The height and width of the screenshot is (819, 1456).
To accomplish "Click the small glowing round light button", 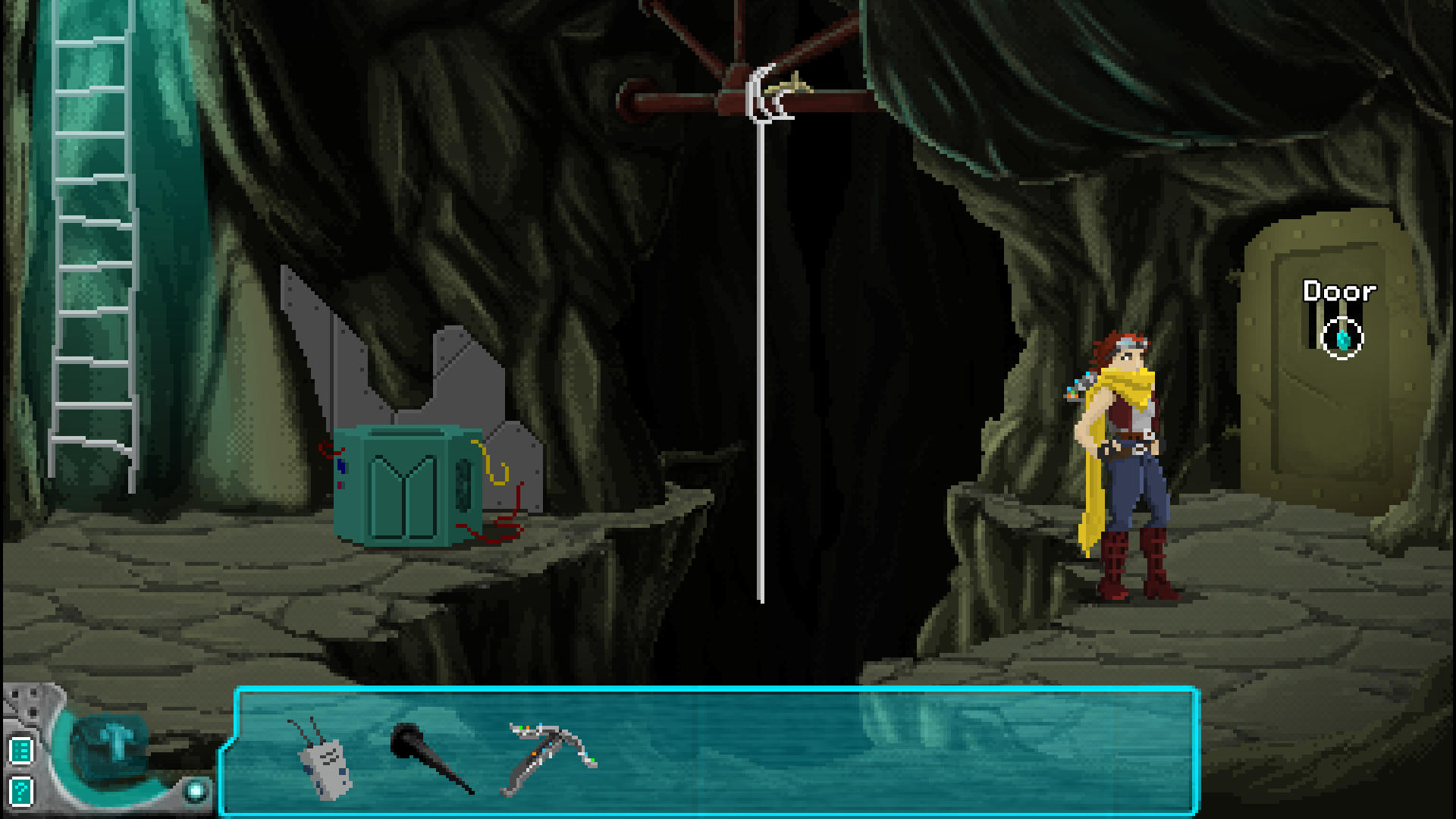I will coord(196,791).
